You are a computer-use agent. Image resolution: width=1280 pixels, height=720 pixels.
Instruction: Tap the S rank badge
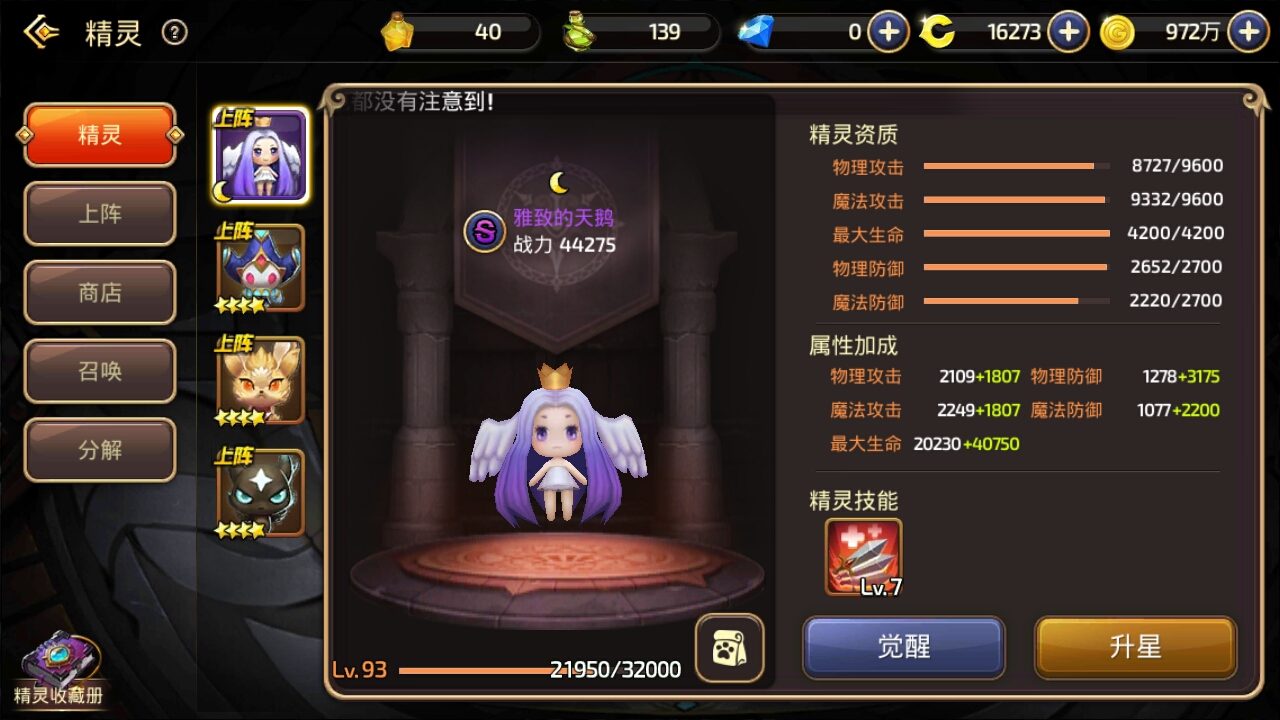[x=485, y=232]
